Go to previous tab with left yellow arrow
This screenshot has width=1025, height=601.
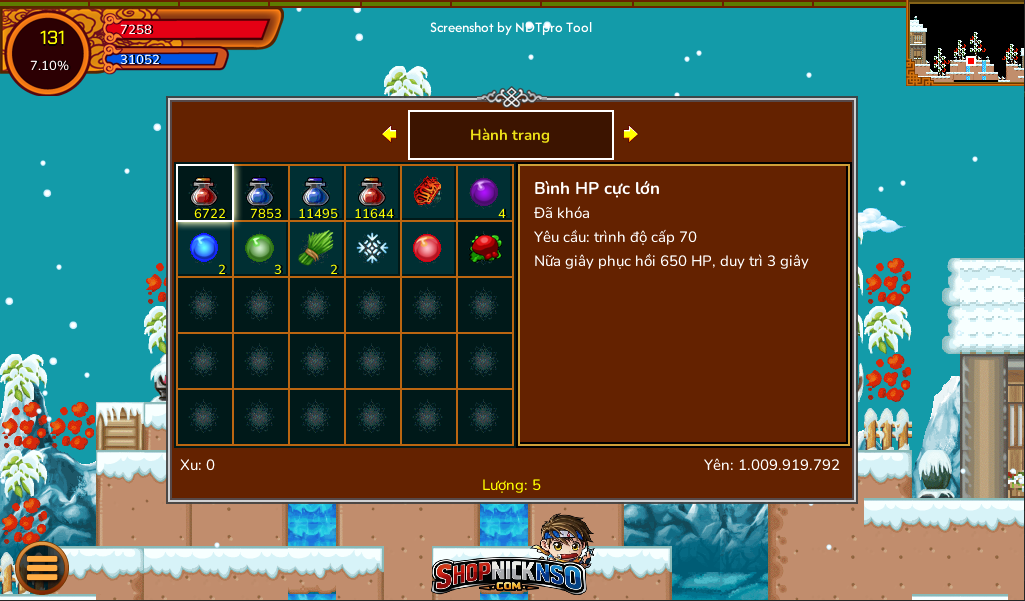coord(389,134)
